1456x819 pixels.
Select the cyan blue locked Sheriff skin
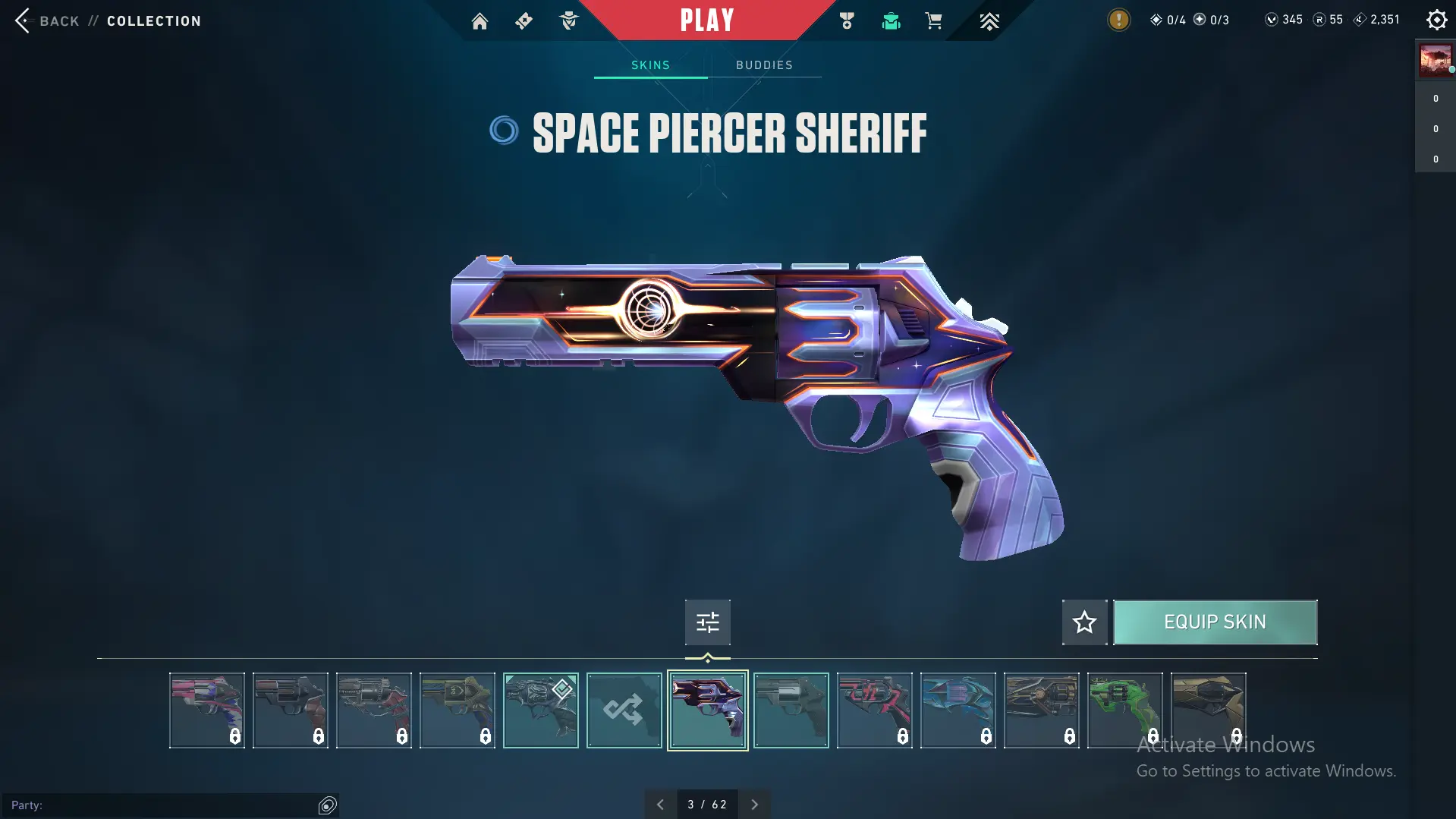[958, 710]
